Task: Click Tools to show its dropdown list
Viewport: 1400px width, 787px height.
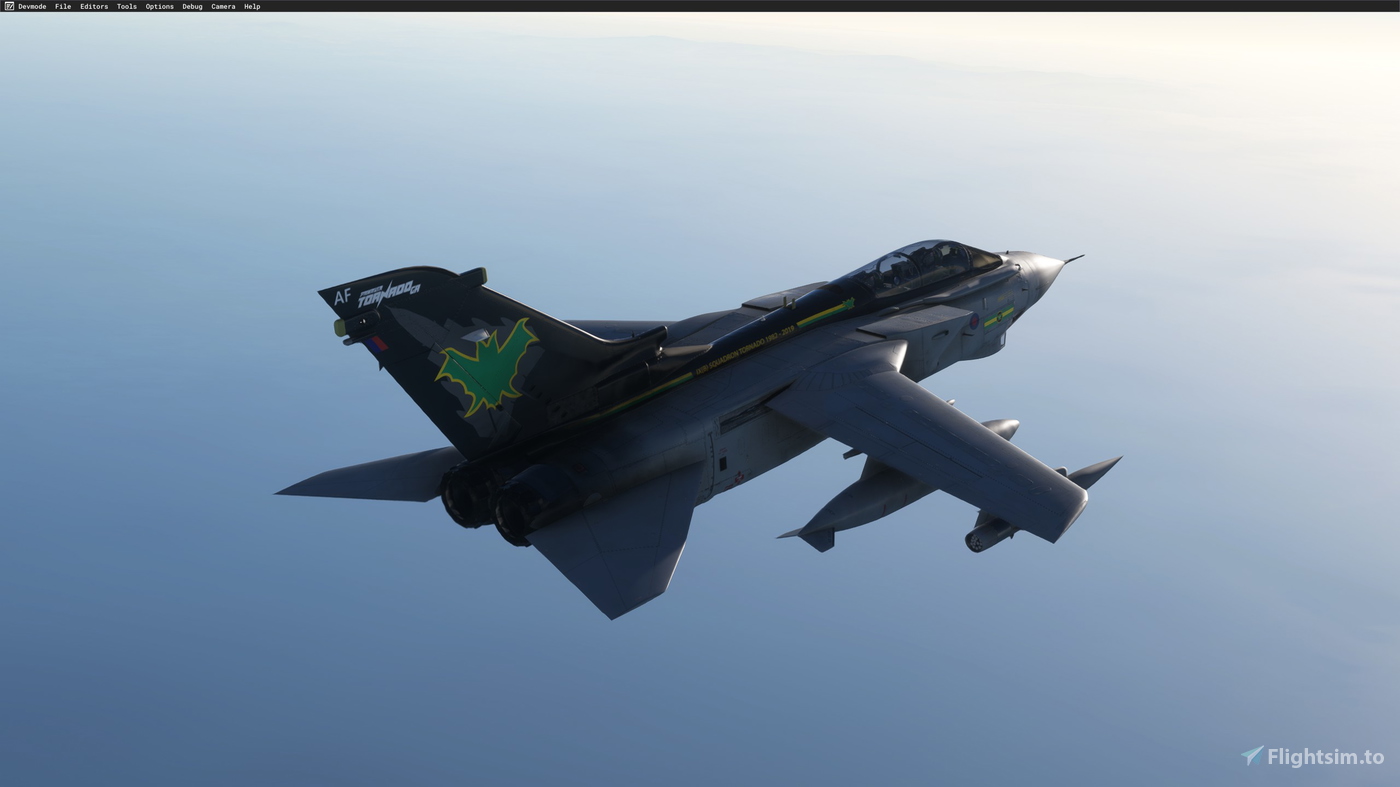Action: 127,5
